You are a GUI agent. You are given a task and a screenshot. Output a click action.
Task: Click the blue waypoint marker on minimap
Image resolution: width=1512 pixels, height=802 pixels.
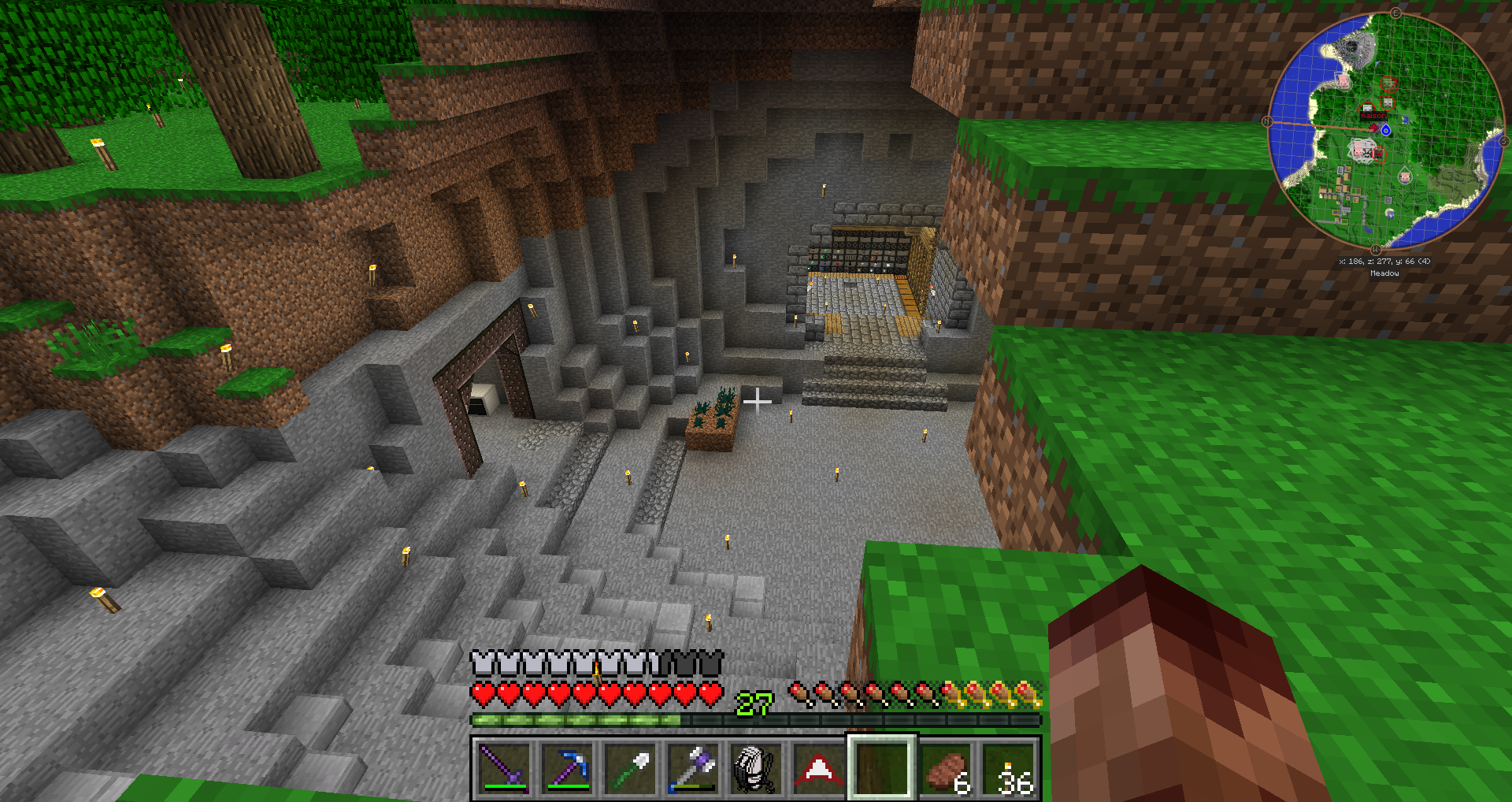point(1386,130)
